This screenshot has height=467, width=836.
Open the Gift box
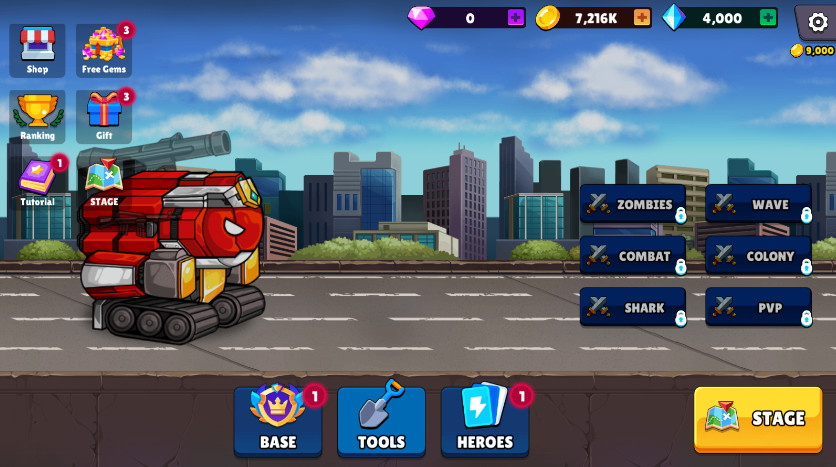pyautogui.click(x=104, y=116)
